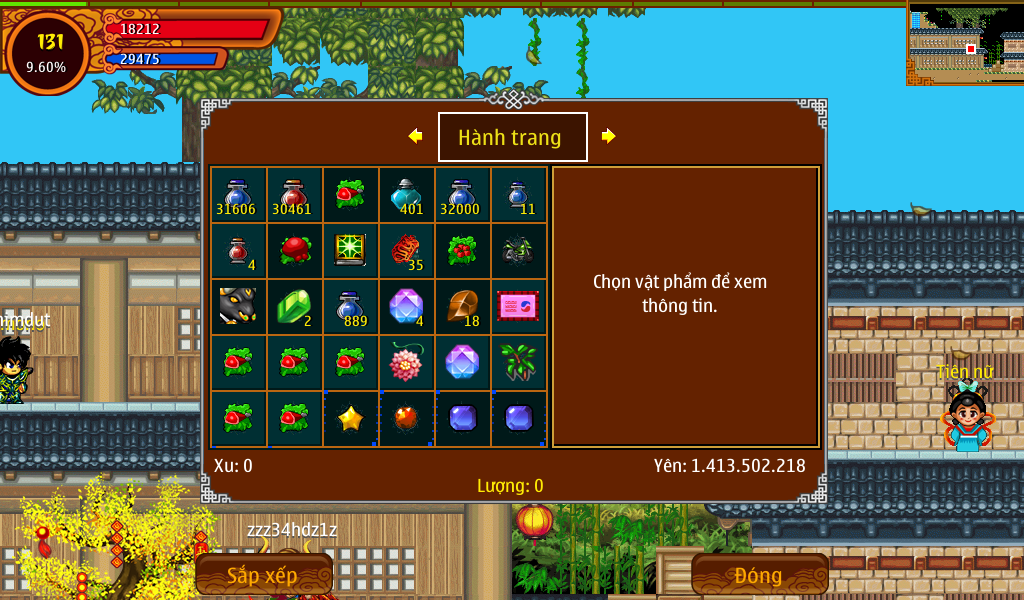The width and height of the screenshot is (1024, 600).
Task: Select the blue potion stack of 32000
Action: tap(462, 195)
